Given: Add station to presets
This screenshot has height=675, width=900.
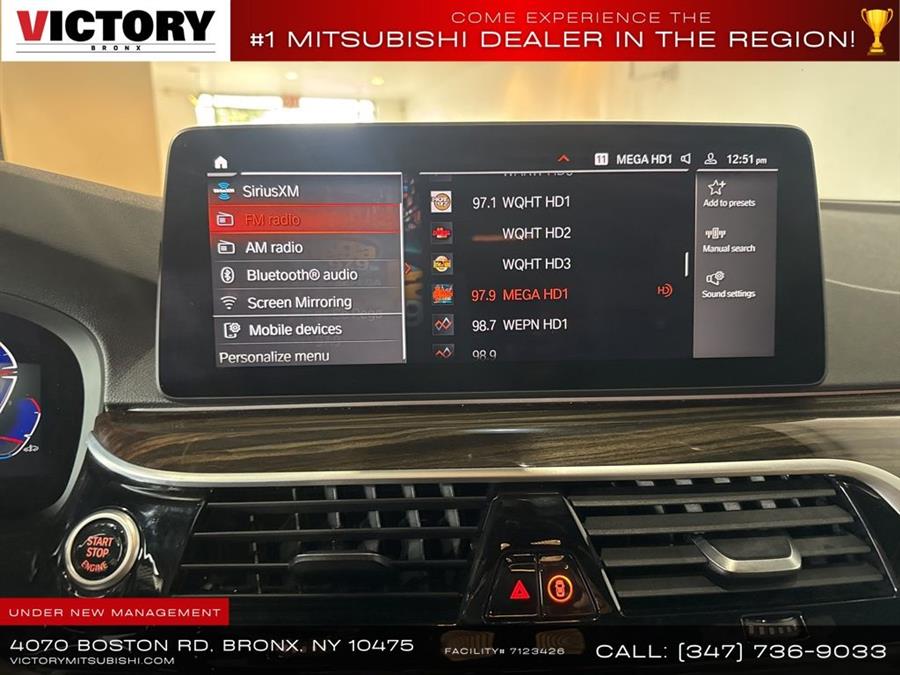Looking at the screenshot, I should click(x=728, y=193).
